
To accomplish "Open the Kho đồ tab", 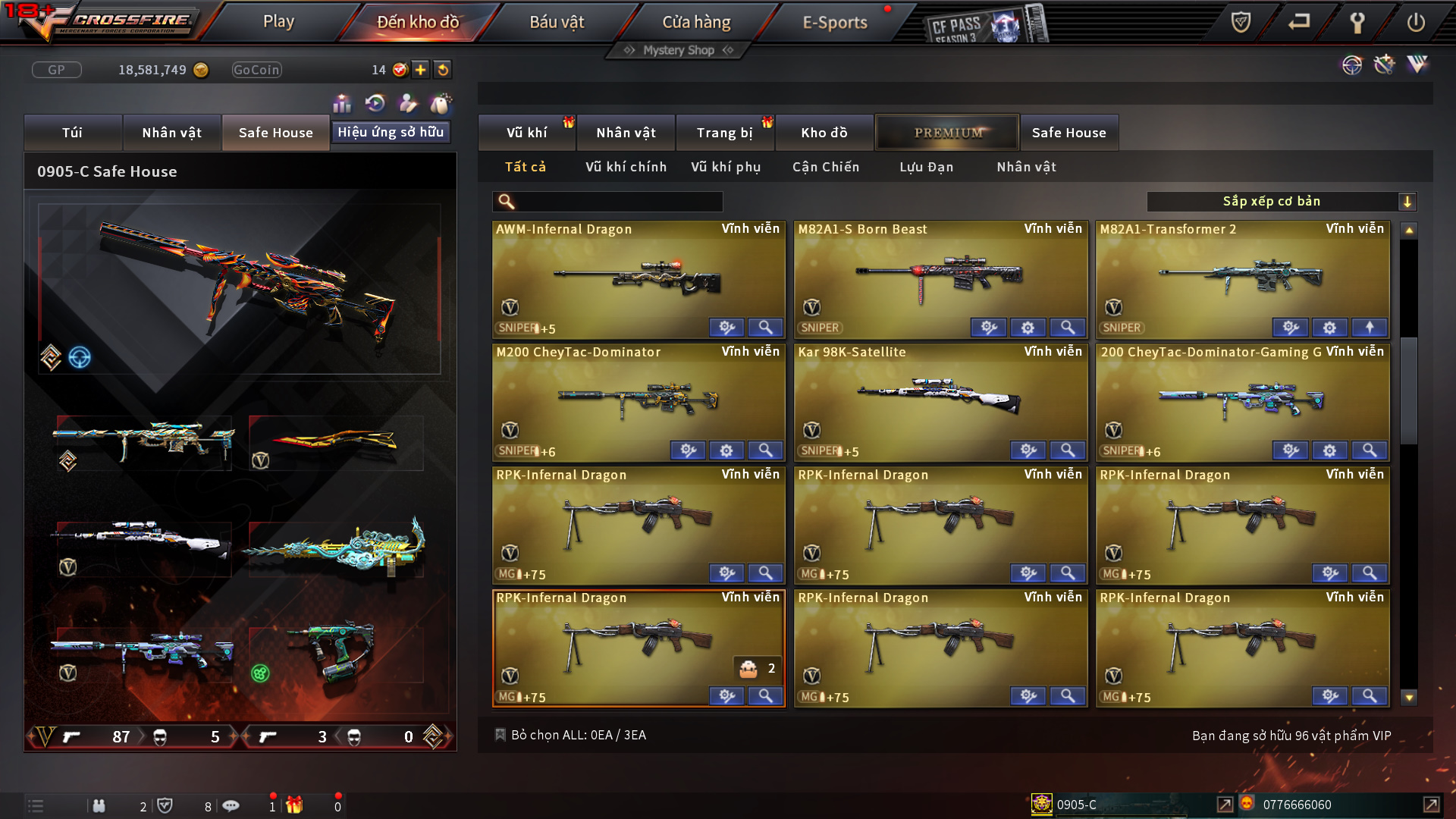I will pos(824,133).
